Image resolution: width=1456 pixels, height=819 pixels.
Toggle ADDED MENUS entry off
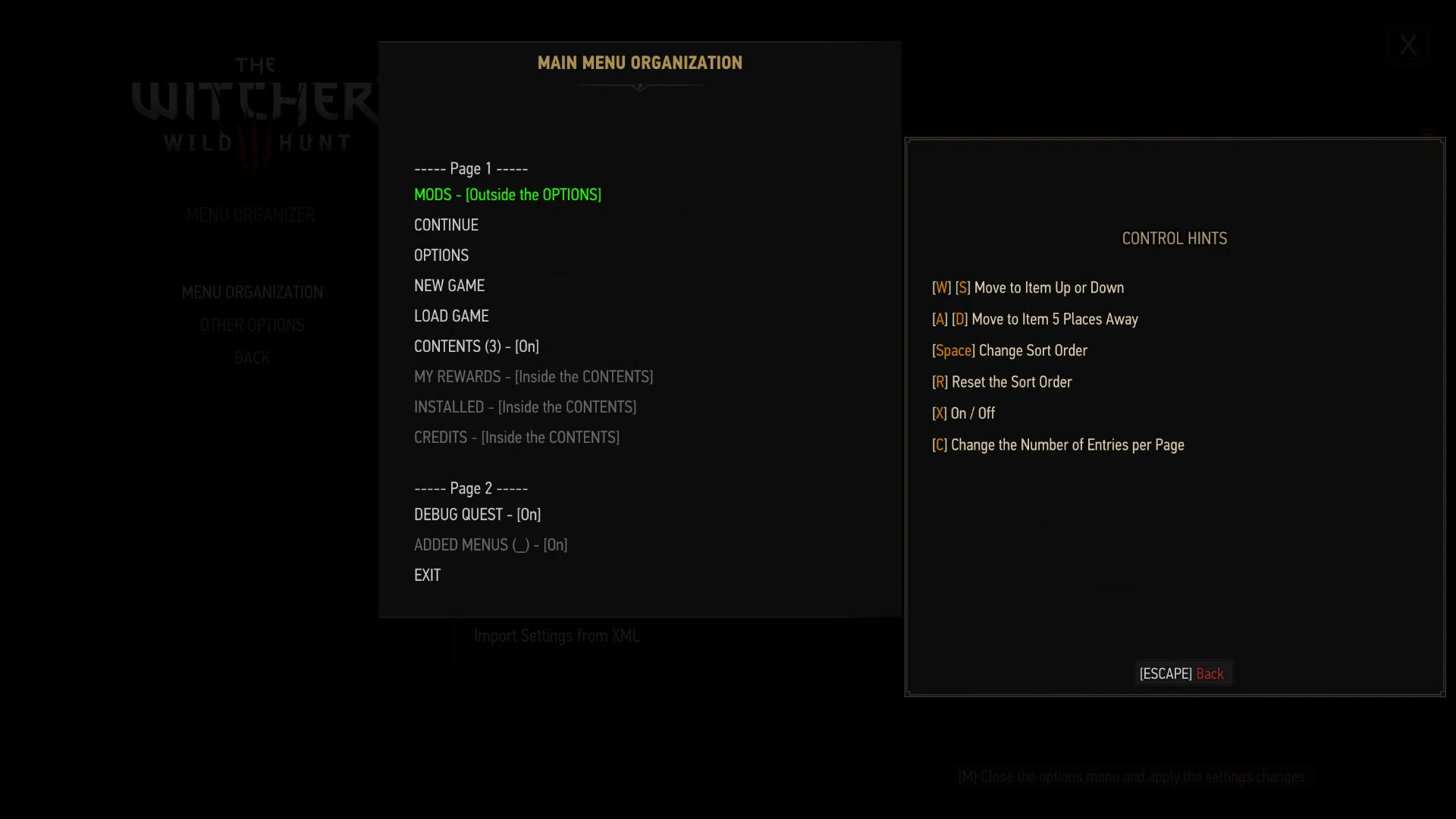pyautogui.click(x=490, y=544)
